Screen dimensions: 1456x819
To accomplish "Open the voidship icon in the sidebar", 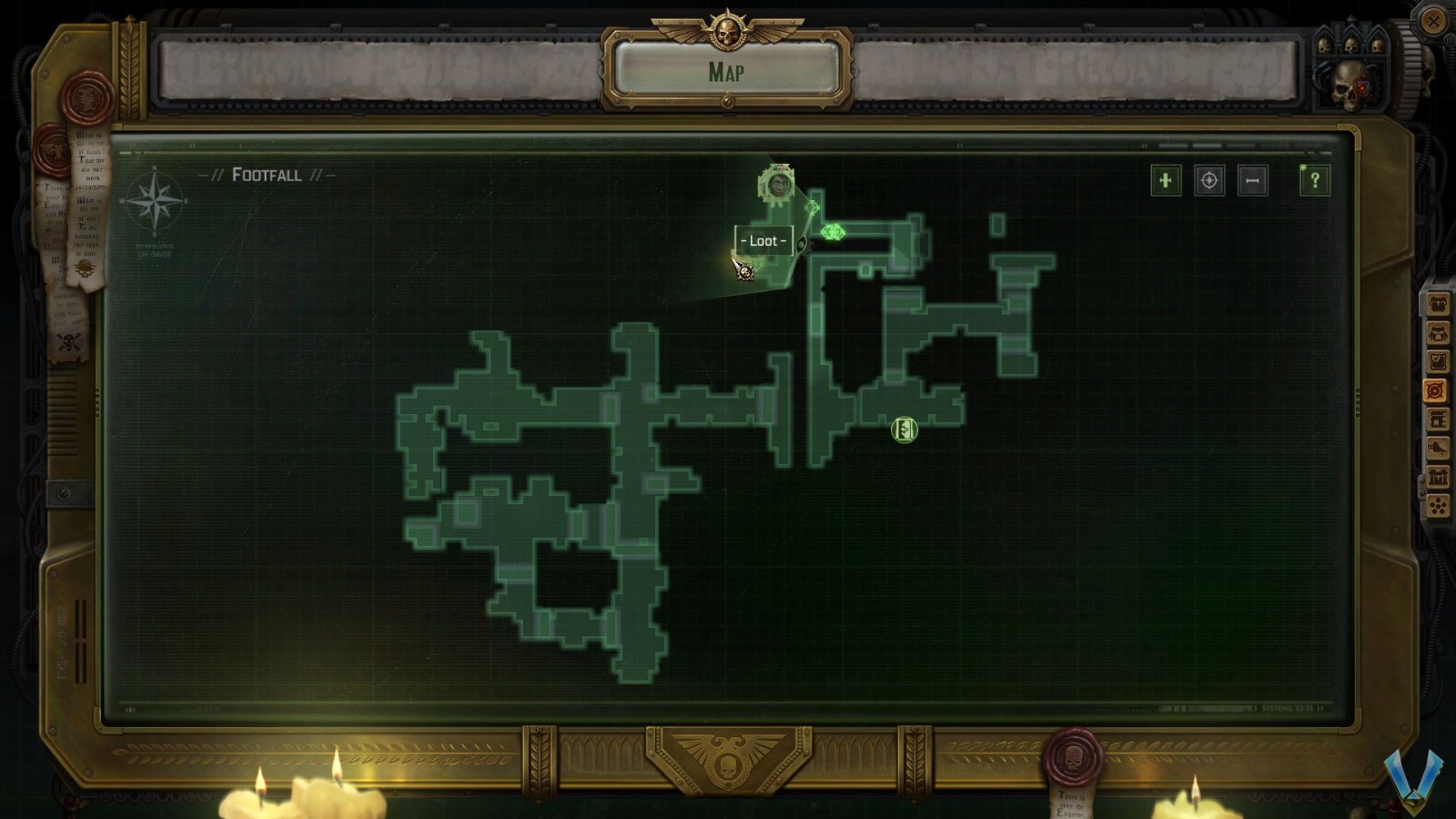I will point(1436,446).
